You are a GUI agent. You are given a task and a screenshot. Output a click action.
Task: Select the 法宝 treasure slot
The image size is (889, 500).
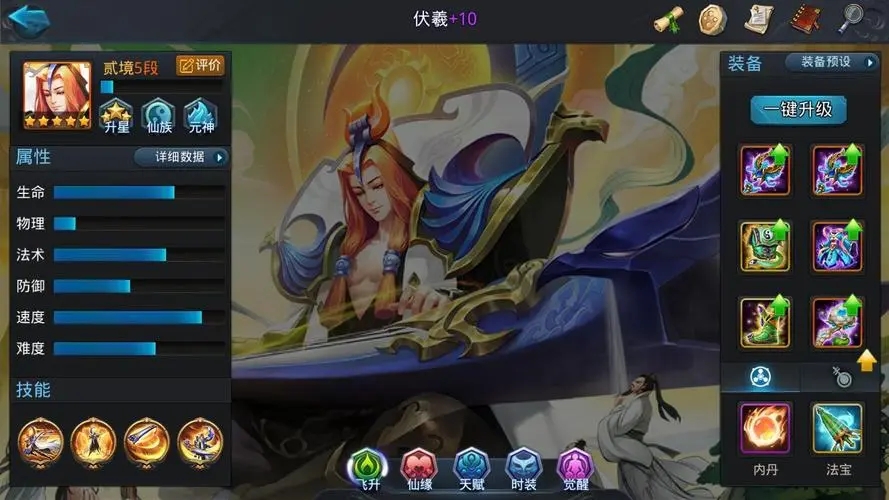[837, 430]
